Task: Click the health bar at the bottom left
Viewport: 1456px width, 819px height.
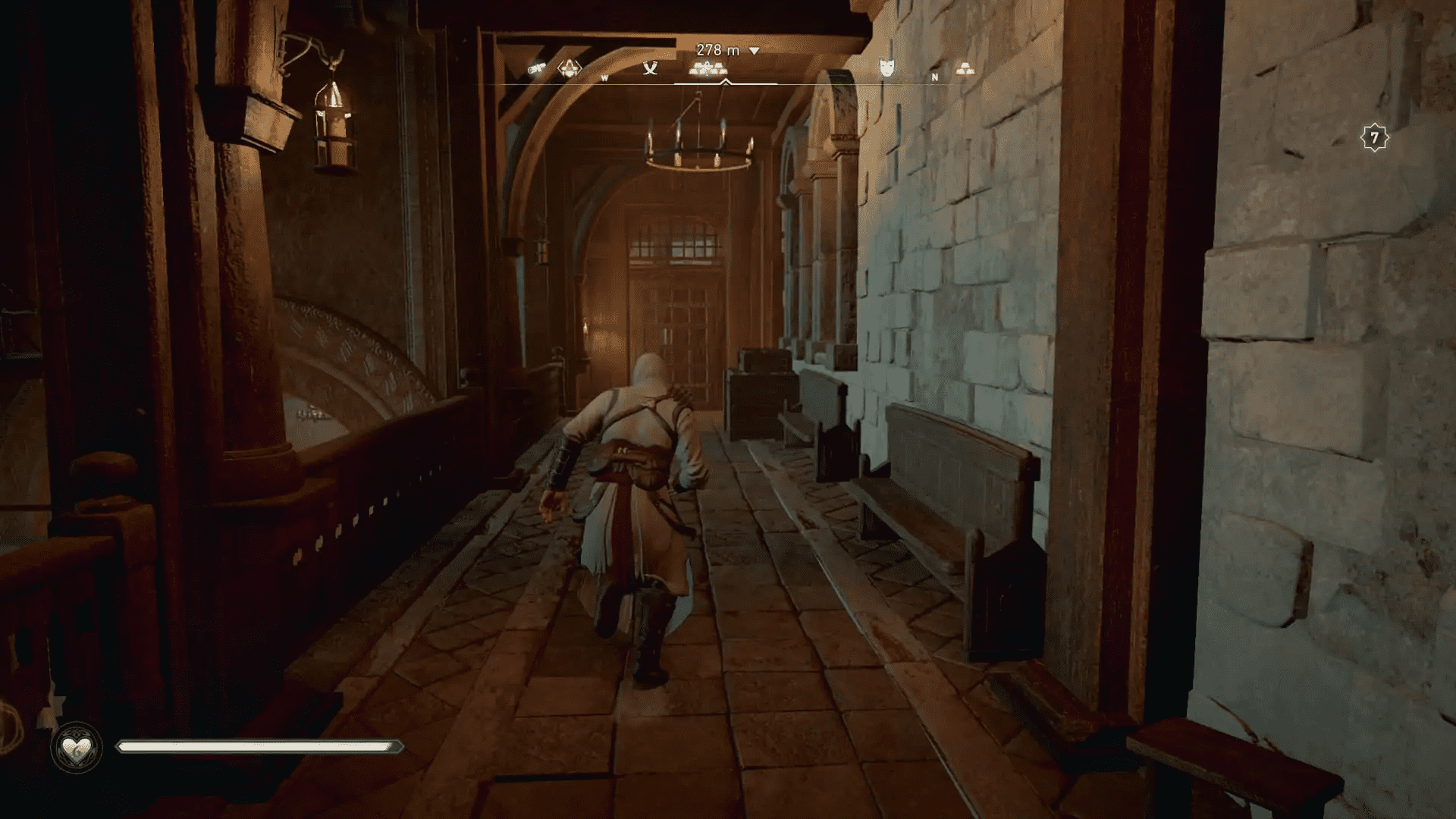Action: click(x=258, y=746)
